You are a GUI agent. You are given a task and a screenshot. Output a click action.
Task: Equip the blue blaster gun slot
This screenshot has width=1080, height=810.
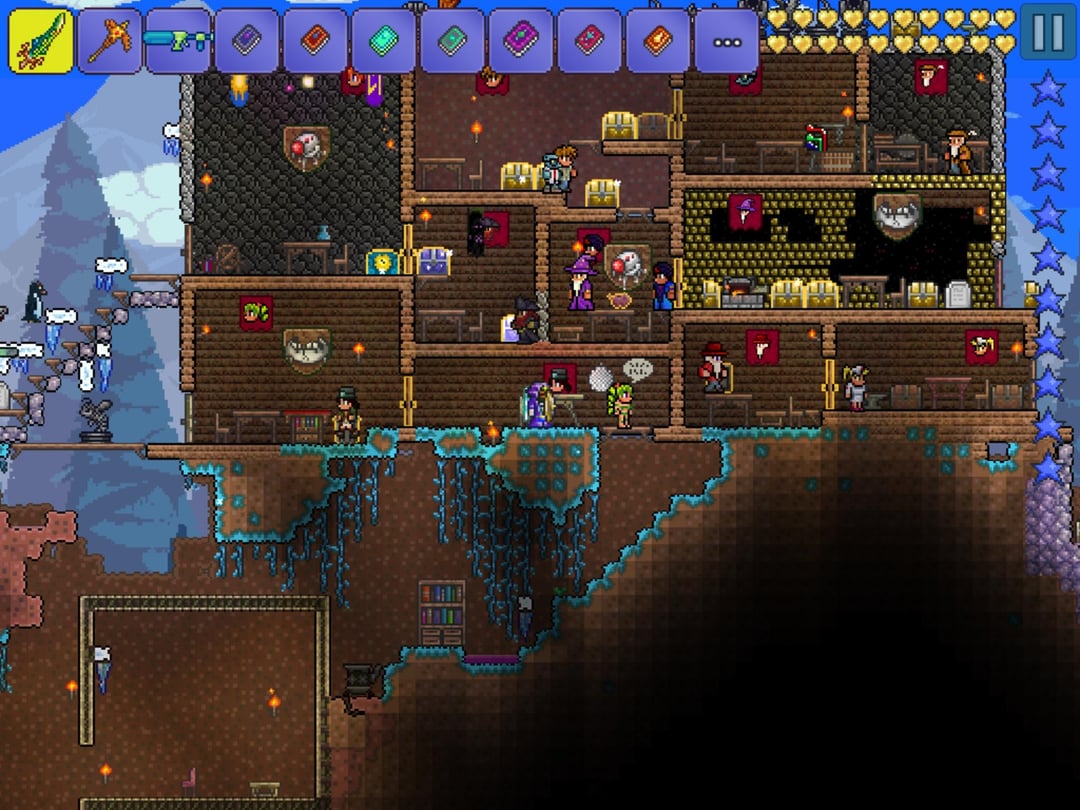[x=178, y=41]
